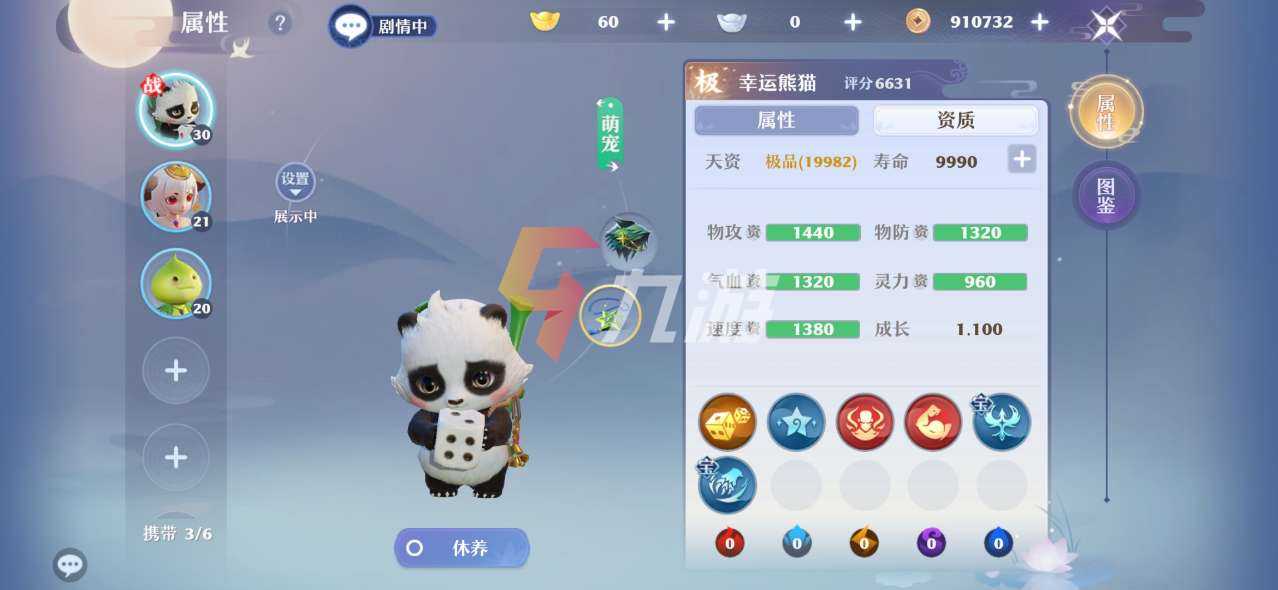Image resolution: width=1278 pixels, height=590 pixels.
Task: Open the chat bubble in bottom corner
Action: click(70, 565)
